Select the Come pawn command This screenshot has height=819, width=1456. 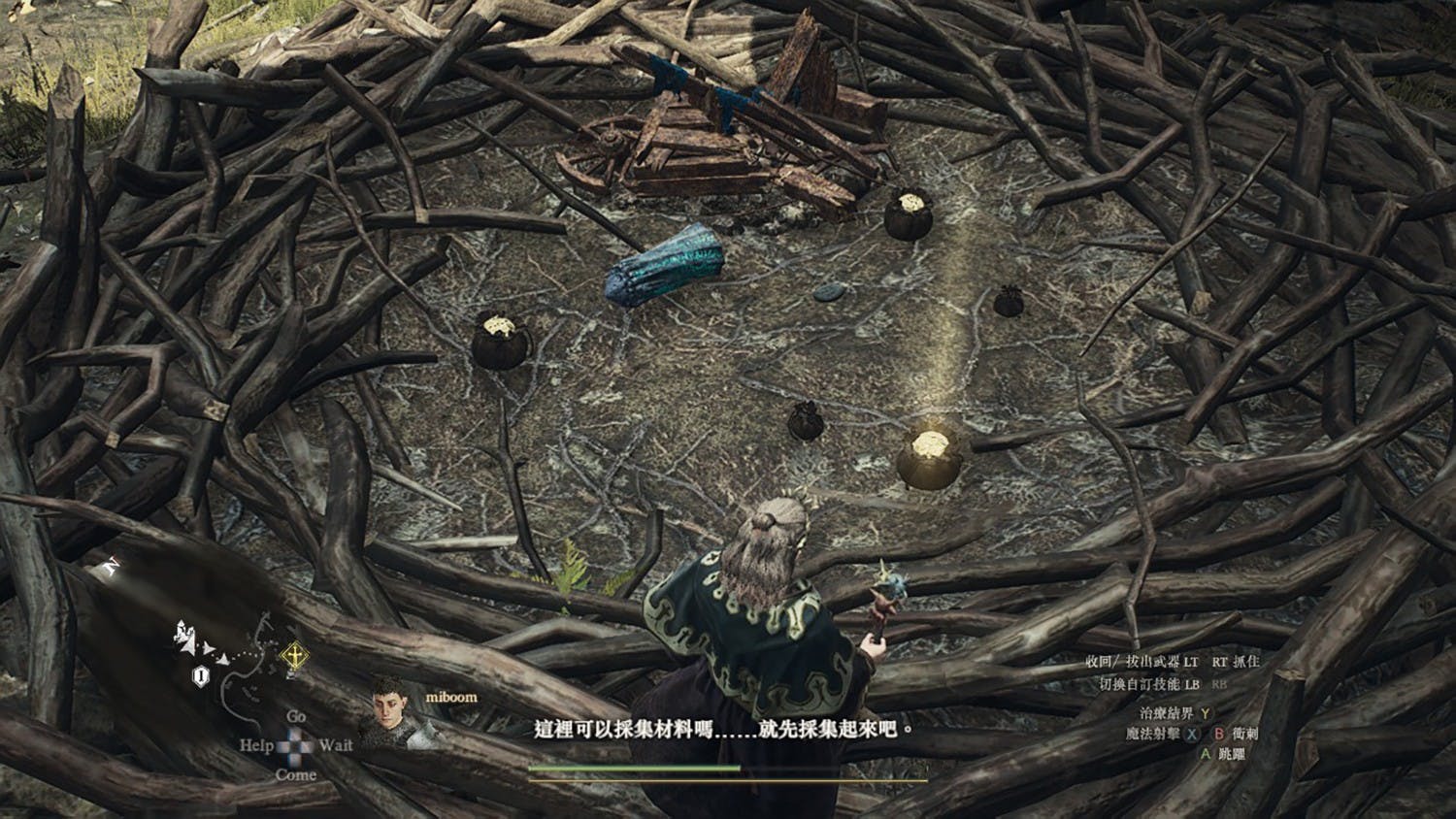tap(295, 774)
